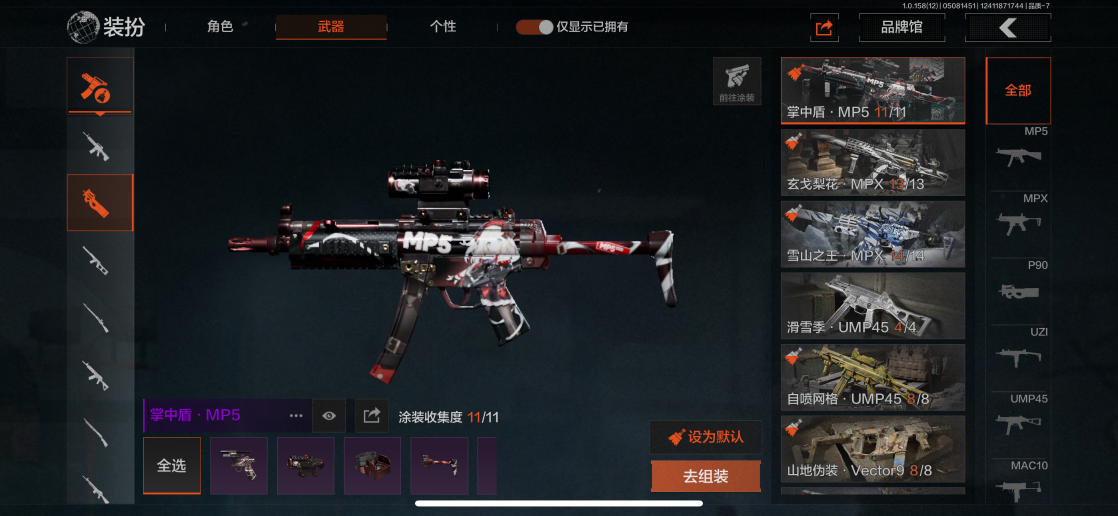1118x516 pixels.
Task: Switch to the 角色 tab
Action: [x=220, y=27]
